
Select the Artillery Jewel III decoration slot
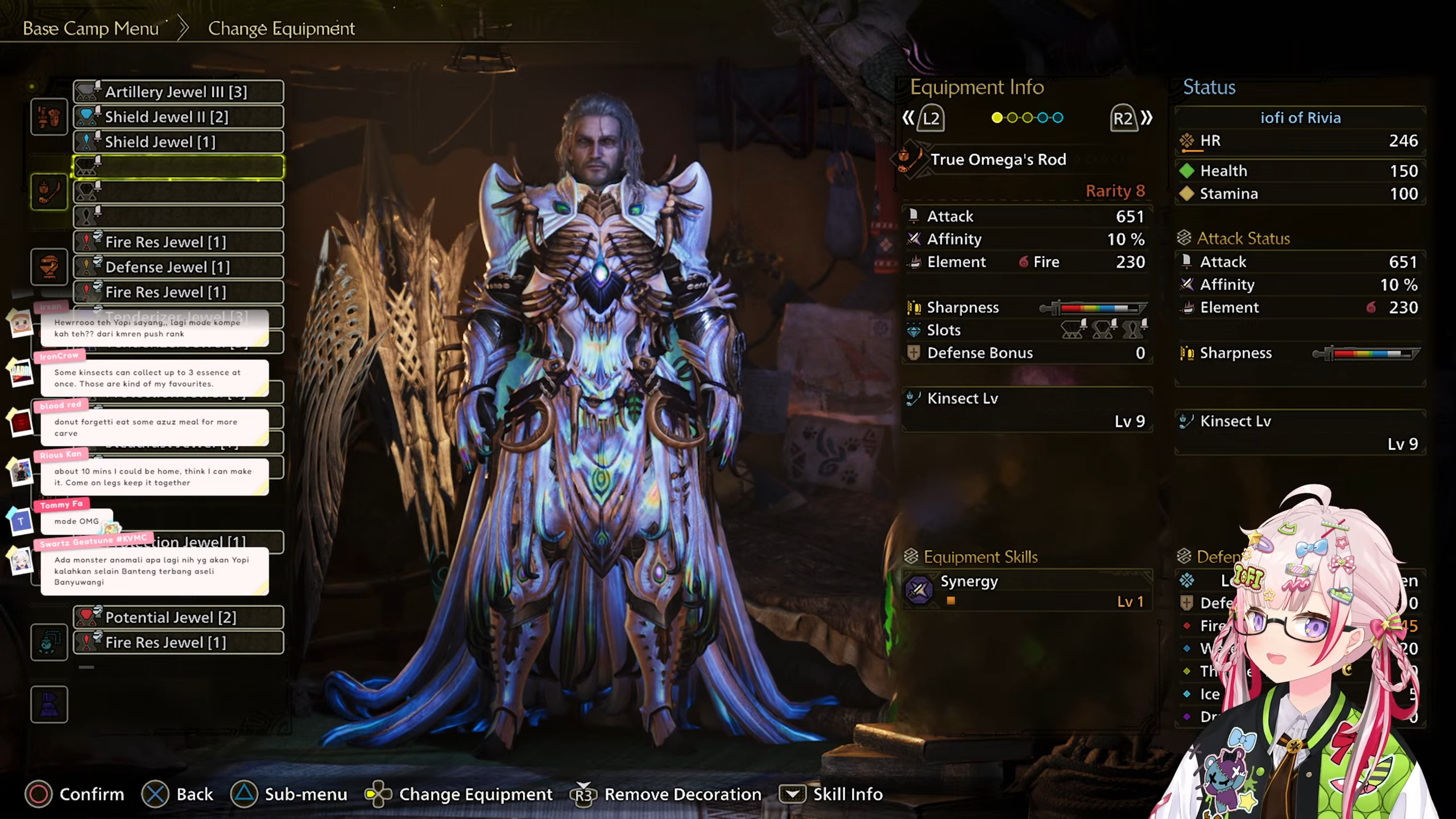point(178,92)
